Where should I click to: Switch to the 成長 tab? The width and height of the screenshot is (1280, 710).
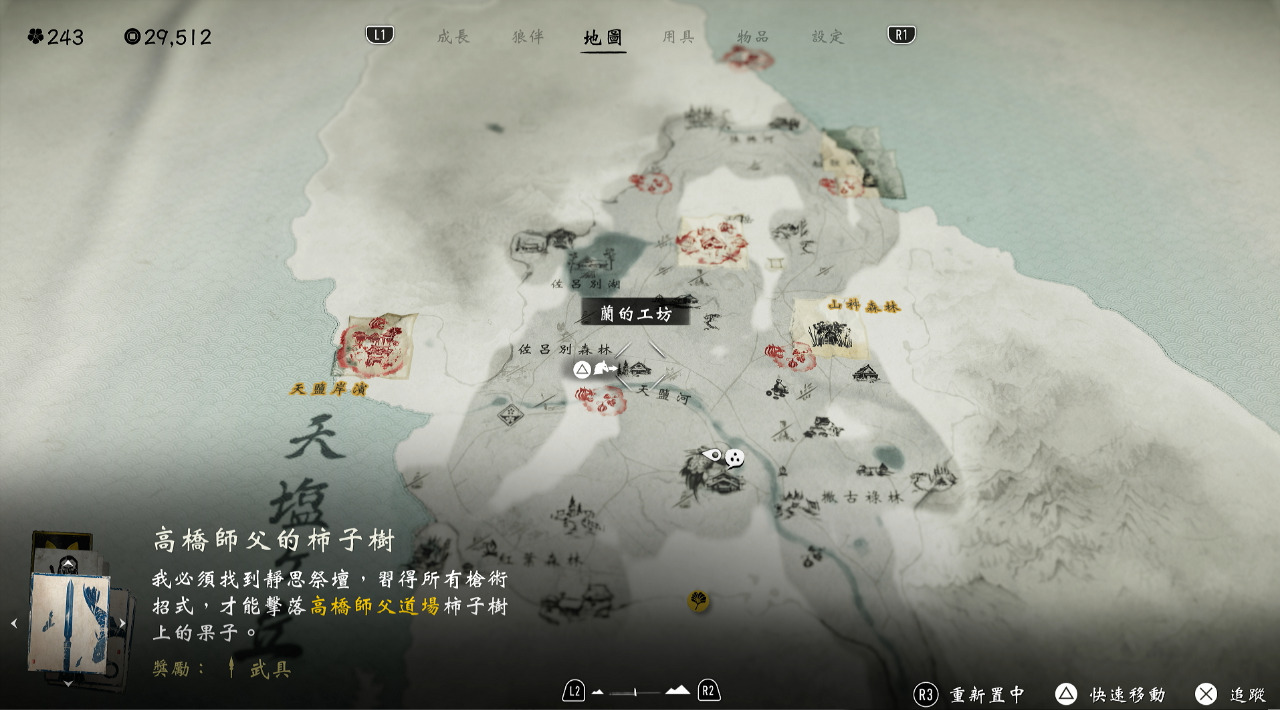coord(453,37)
